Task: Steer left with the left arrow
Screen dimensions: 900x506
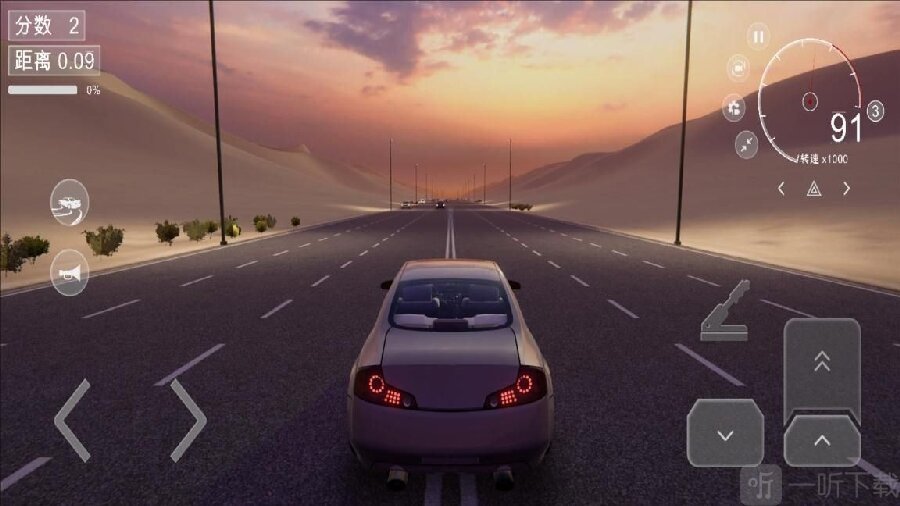Action: coord(72,420)
